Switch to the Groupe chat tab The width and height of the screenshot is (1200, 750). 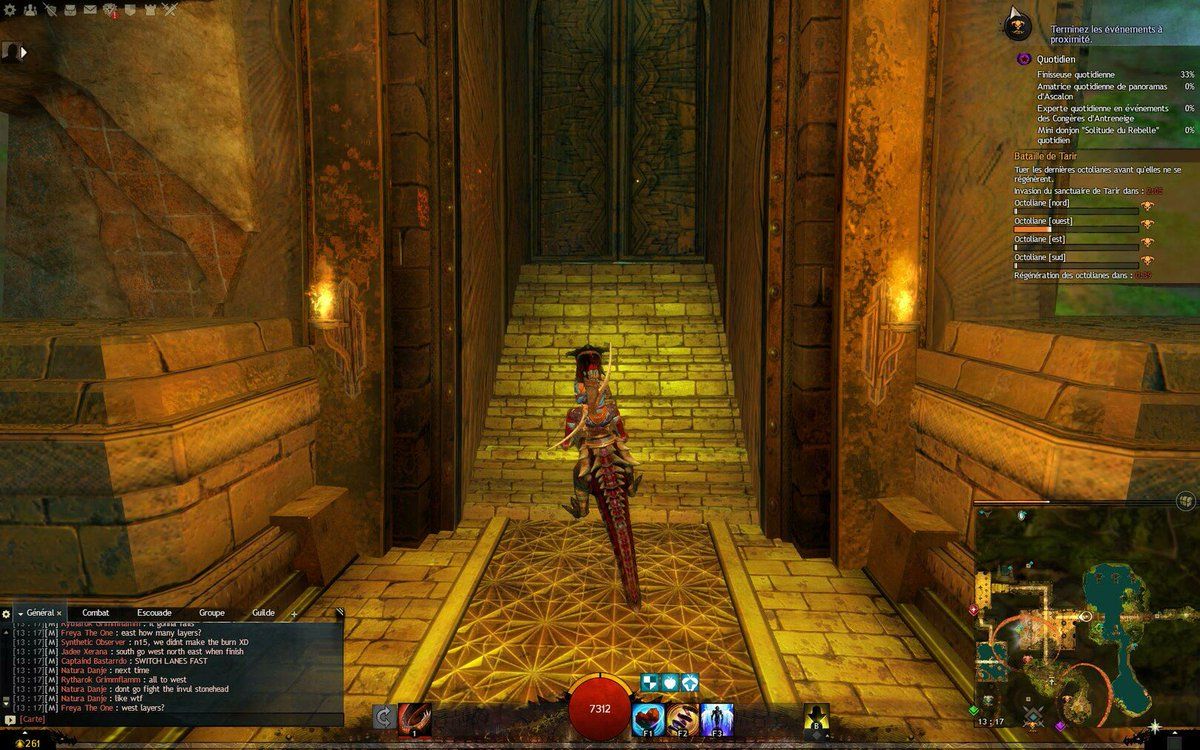coord(212,612)
